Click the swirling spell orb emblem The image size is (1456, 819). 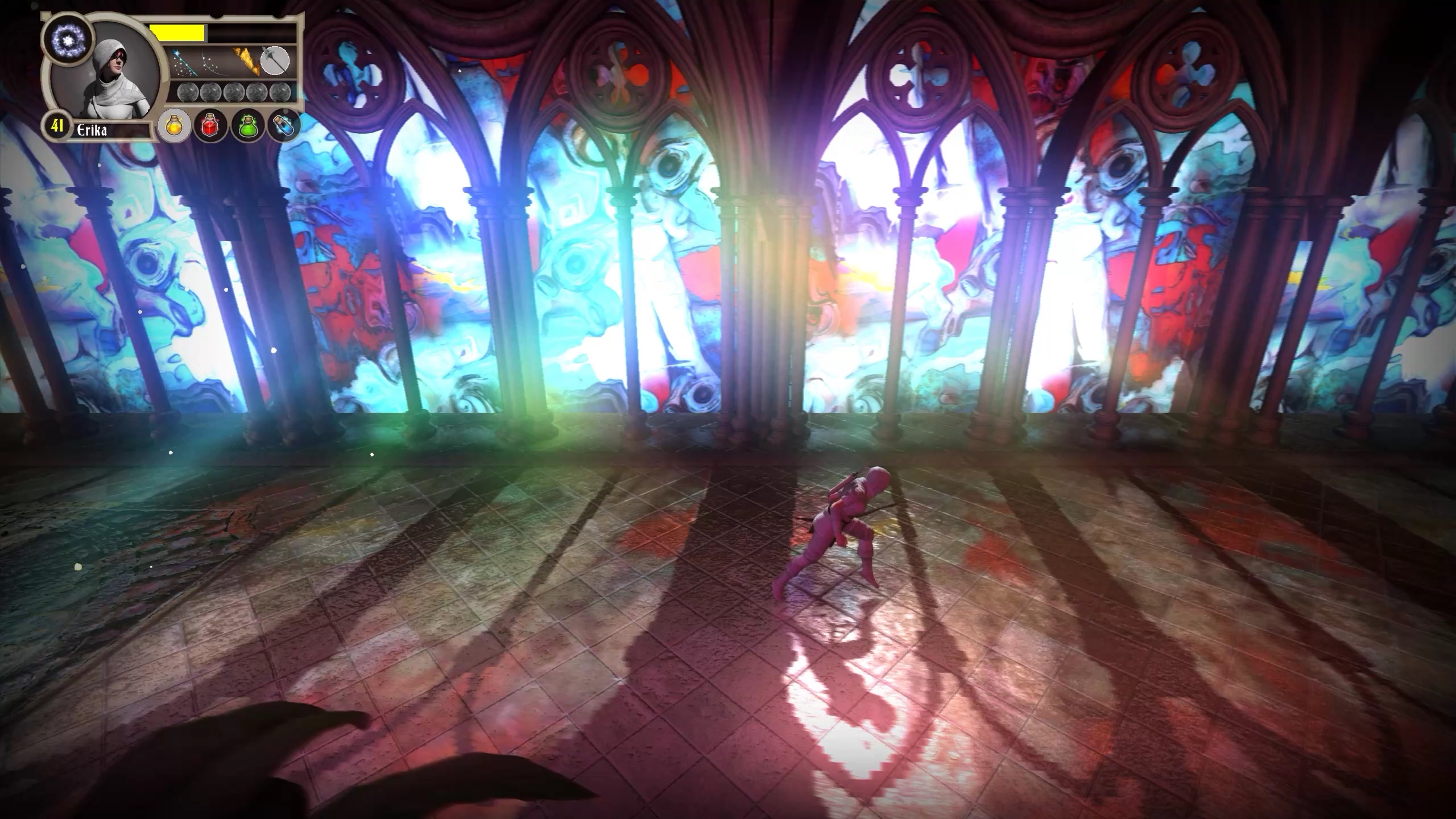69,39
